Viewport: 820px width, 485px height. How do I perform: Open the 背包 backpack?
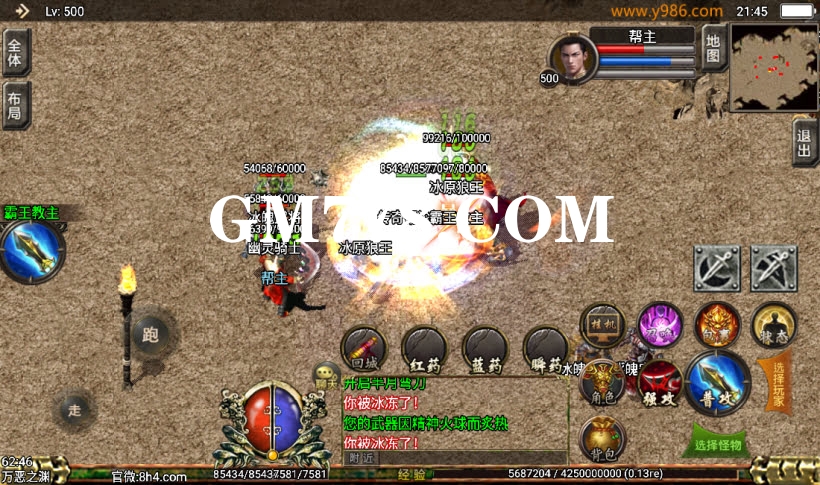tap(602, 440)
